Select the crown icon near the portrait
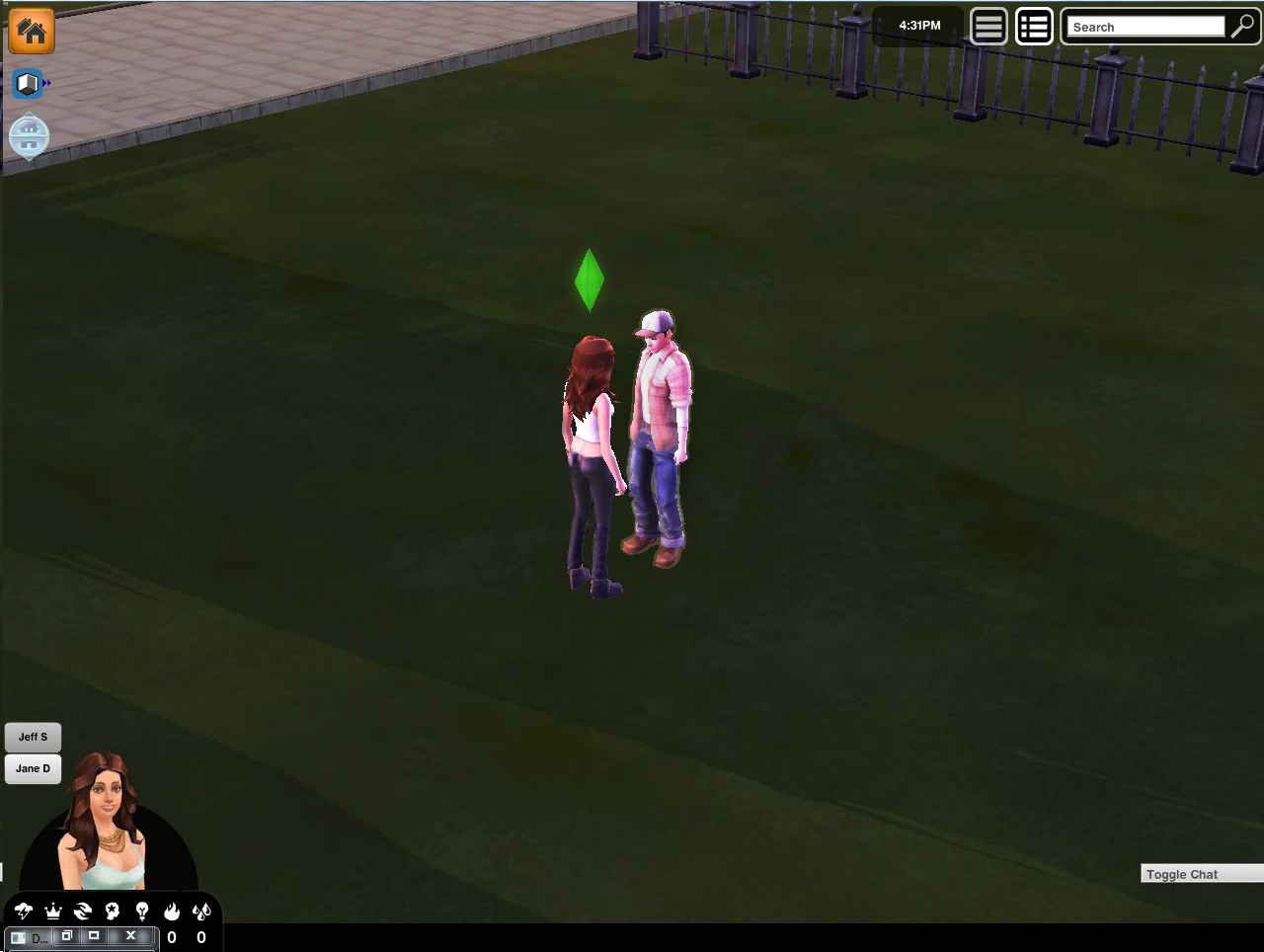The height and width of the screenshot is (952, 1264). click(52, 911)
